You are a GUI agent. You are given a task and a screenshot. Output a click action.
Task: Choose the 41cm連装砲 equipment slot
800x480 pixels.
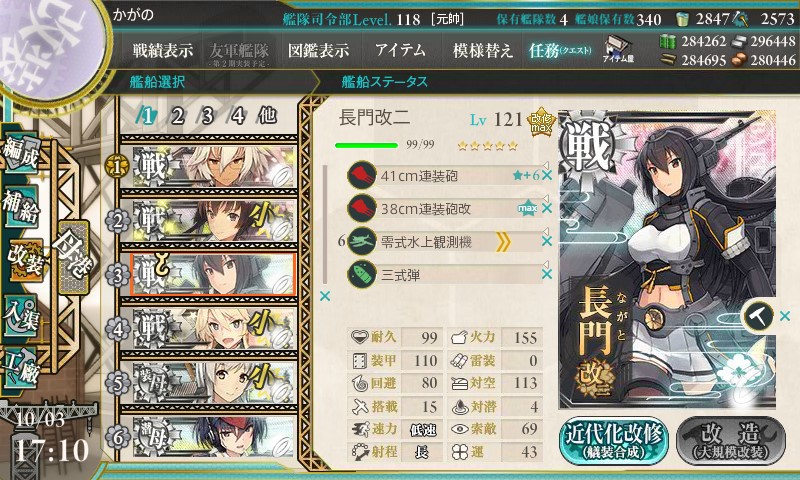[440, 175]
